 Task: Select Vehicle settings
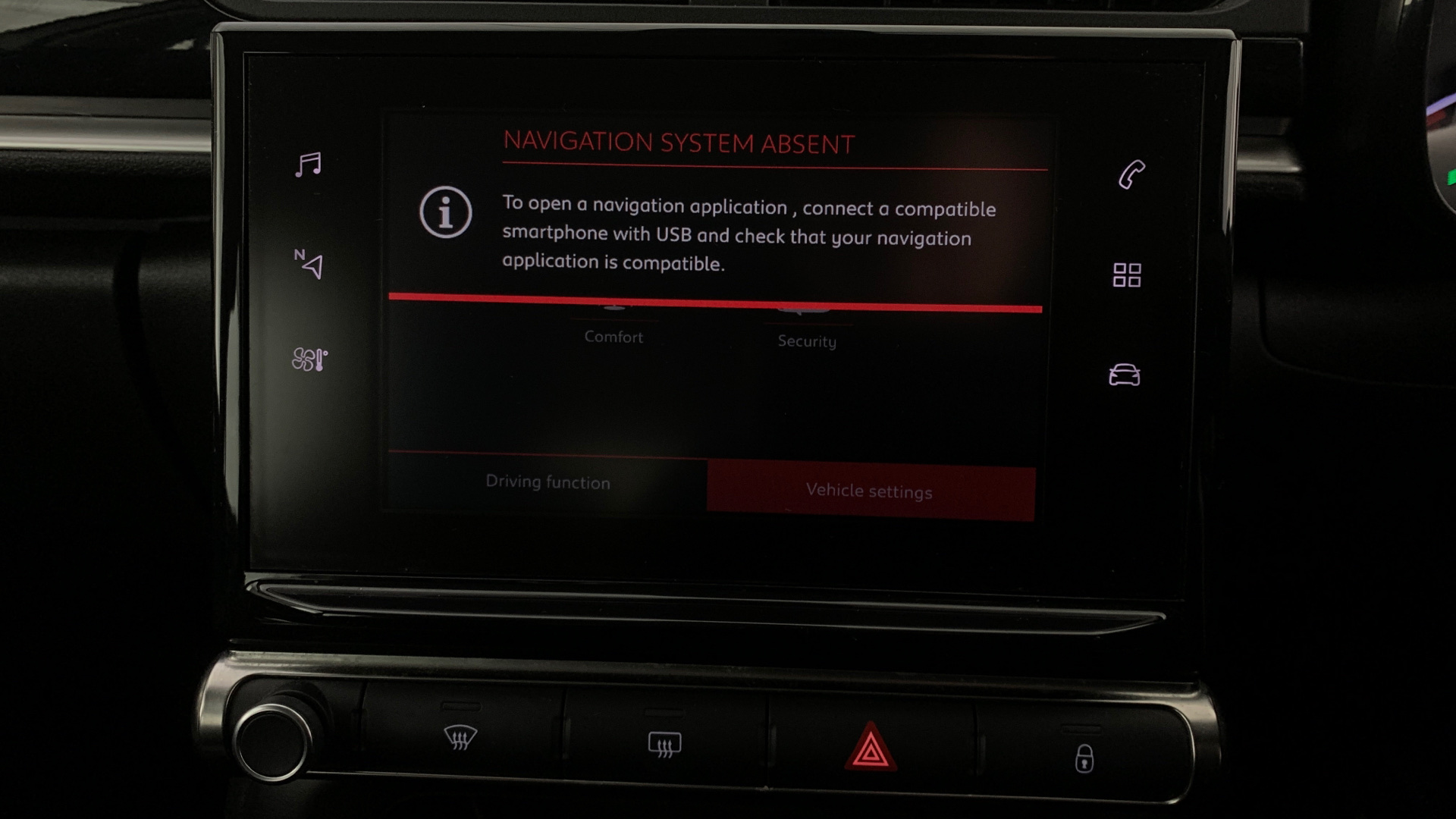pos(871,491)
